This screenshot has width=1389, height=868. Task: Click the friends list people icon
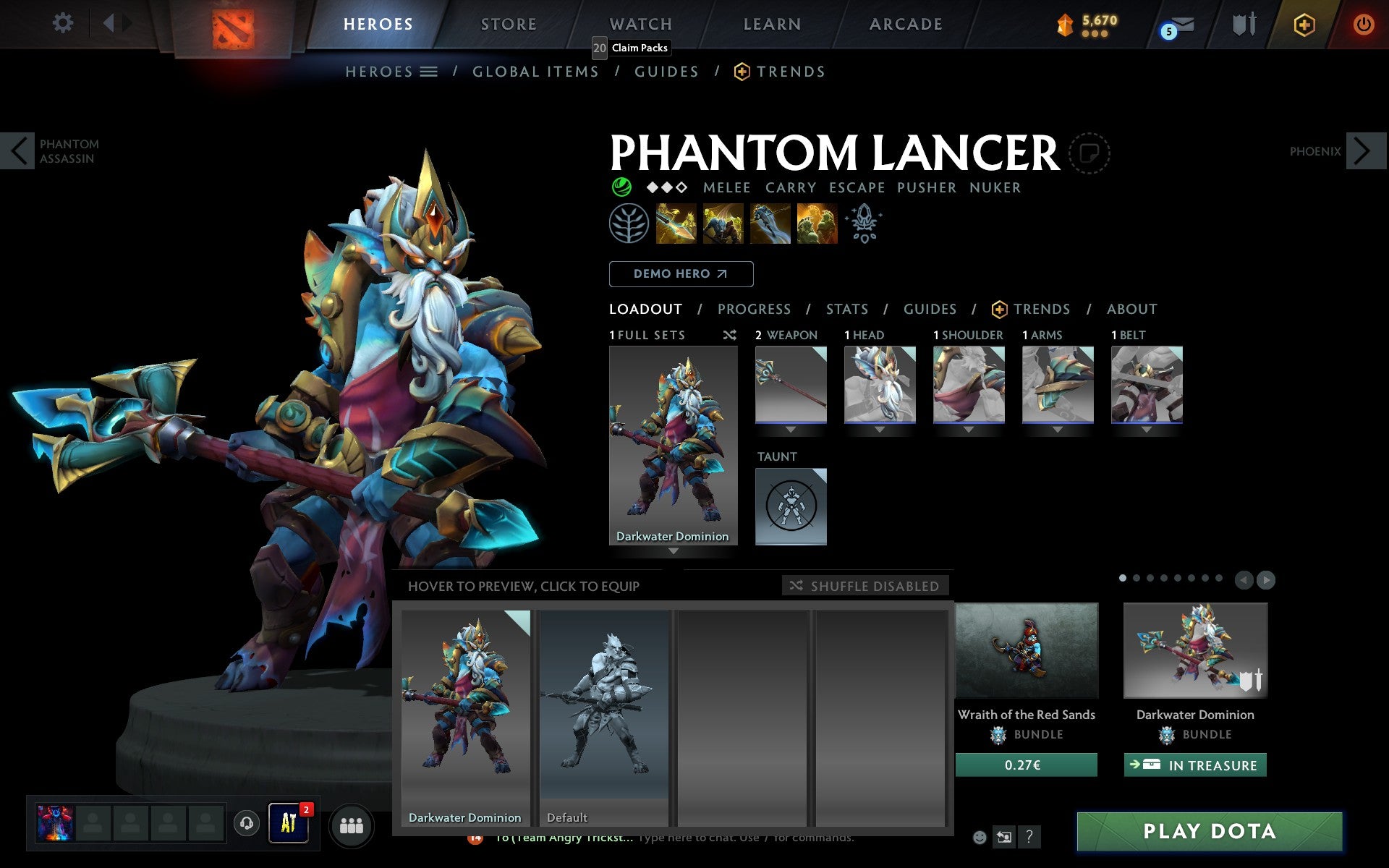click(352, 825)
